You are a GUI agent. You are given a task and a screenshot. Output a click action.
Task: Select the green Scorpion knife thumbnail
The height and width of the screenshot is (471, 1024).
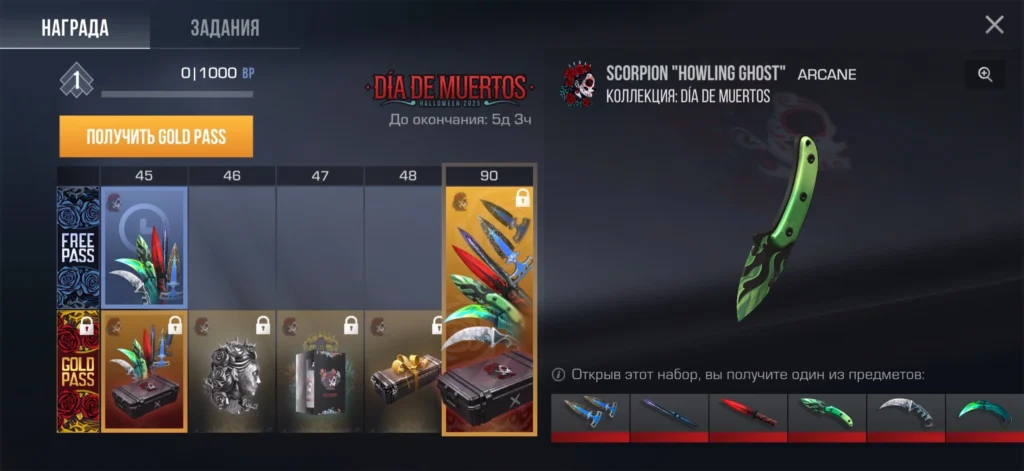827,416
